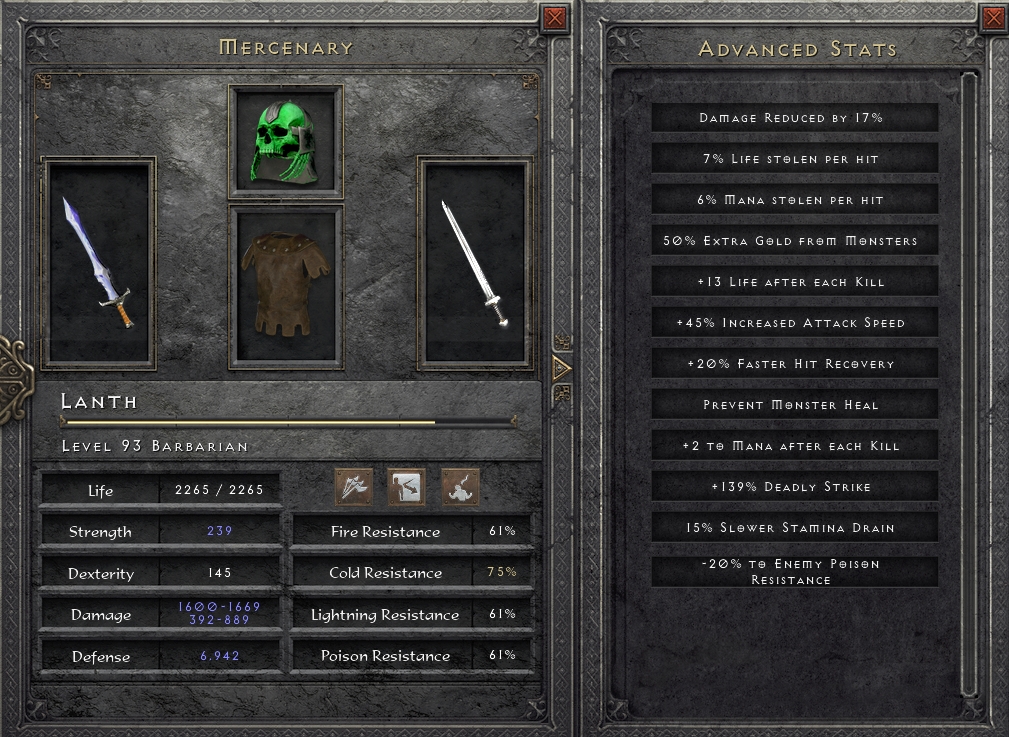Viewport: 1009px width, 737px height.
Task: Close the Advanced Stats panel
Action: [993, 18]
